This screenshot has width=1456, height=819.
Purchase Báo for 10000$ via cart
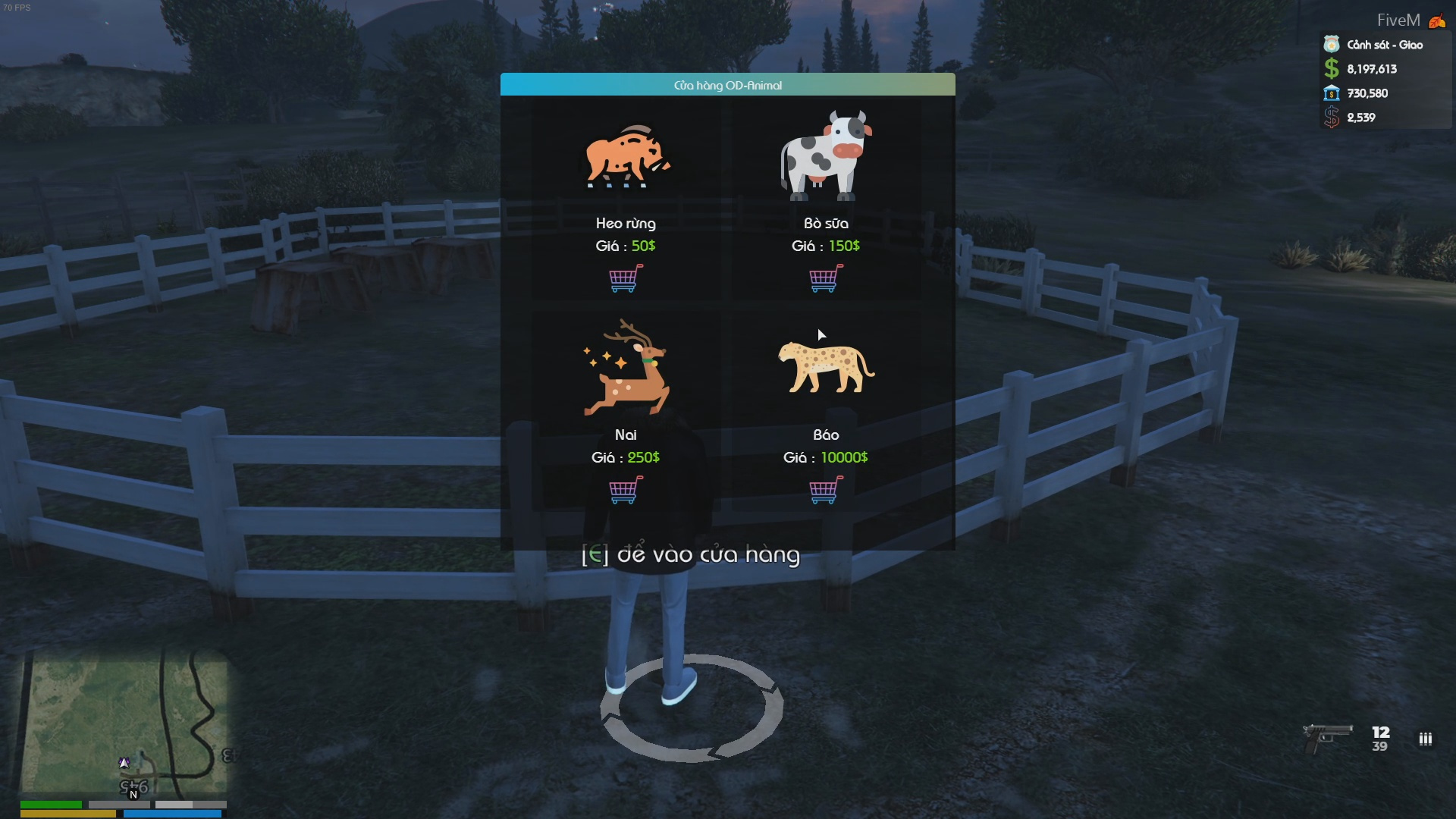click(x=825, y=491)
